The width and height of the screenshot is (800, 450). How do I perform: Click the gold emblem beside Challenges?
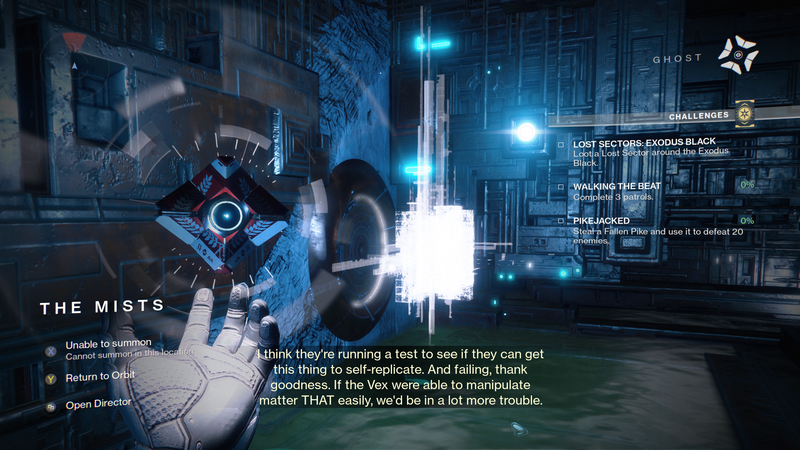tap(743, 115)
